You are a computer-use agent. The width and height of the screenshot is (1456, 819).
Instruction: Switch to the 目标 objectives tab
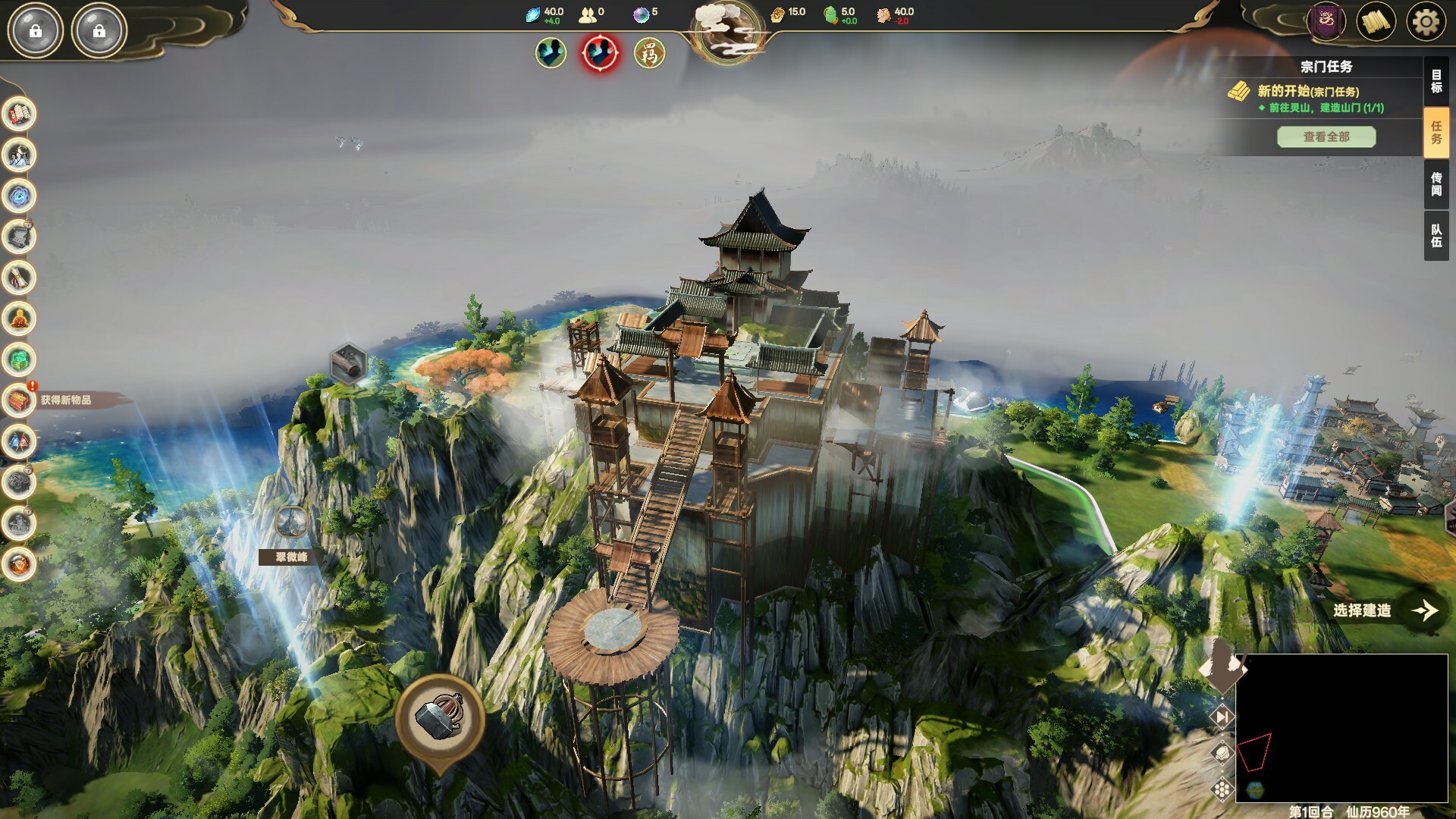1436,81
